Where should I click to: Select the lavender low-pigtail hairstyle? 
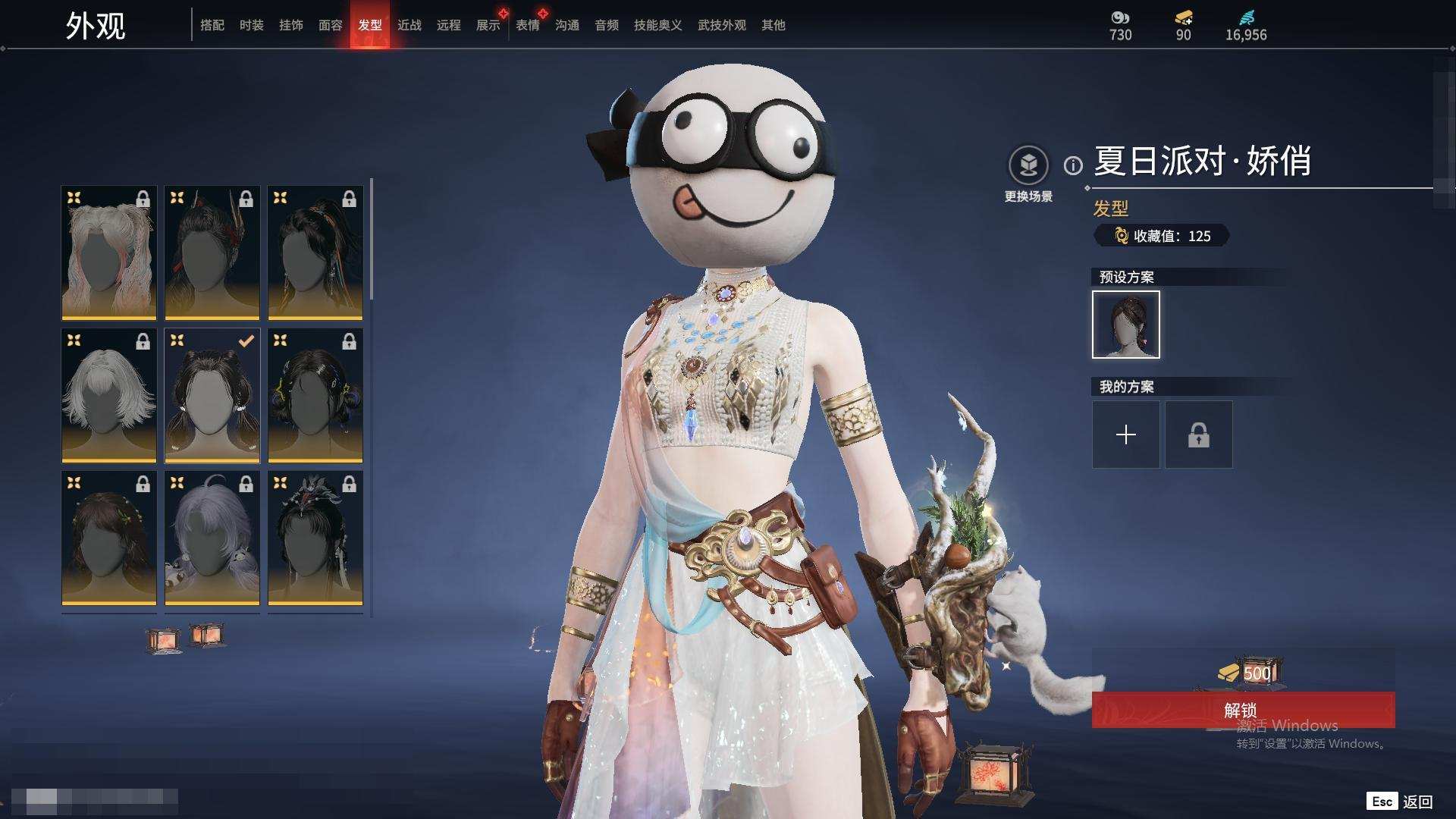click(212, 538)
